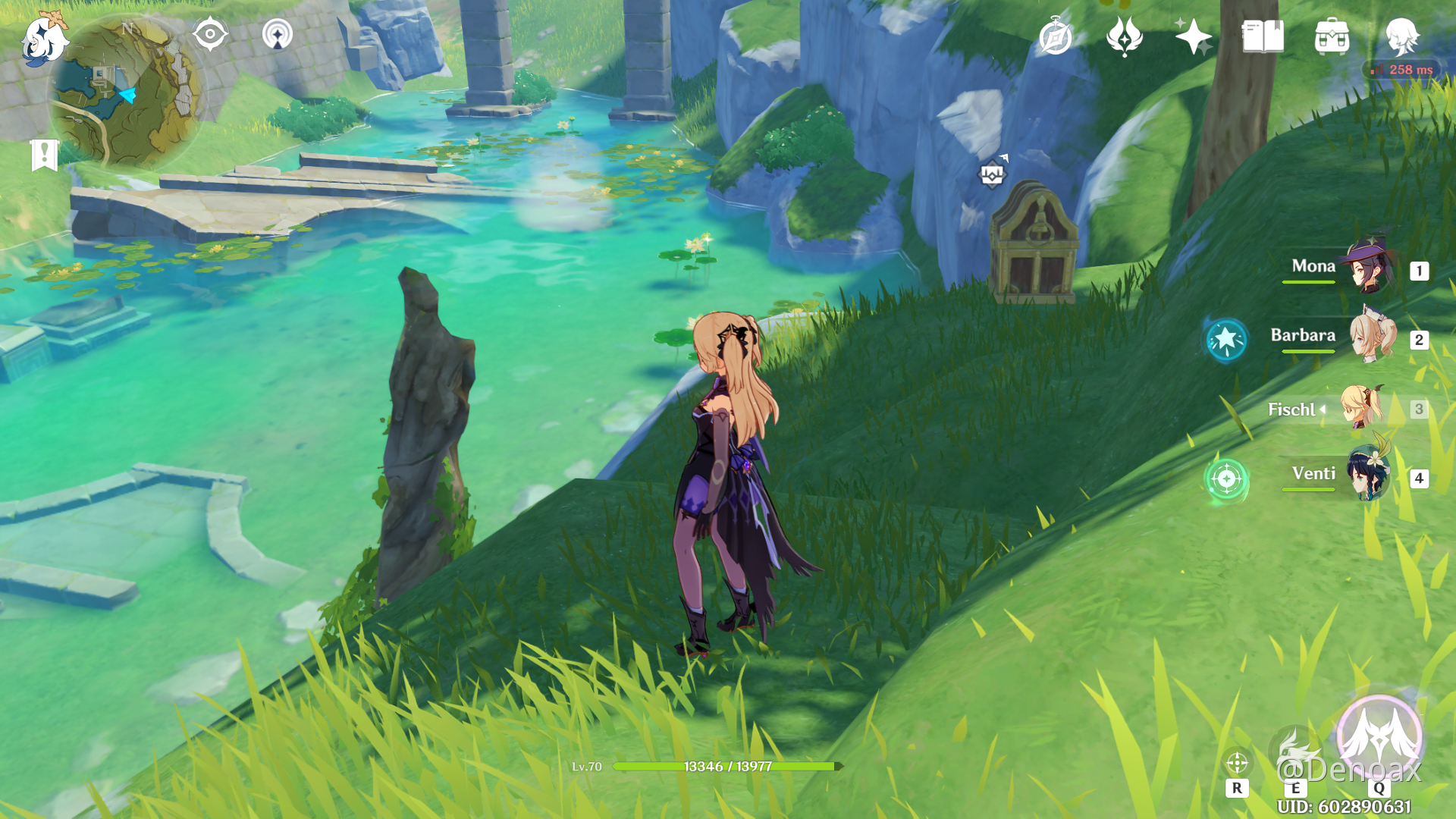
Task: Activate Barbara's star burst icon
Action: (x=1226, y=340)
